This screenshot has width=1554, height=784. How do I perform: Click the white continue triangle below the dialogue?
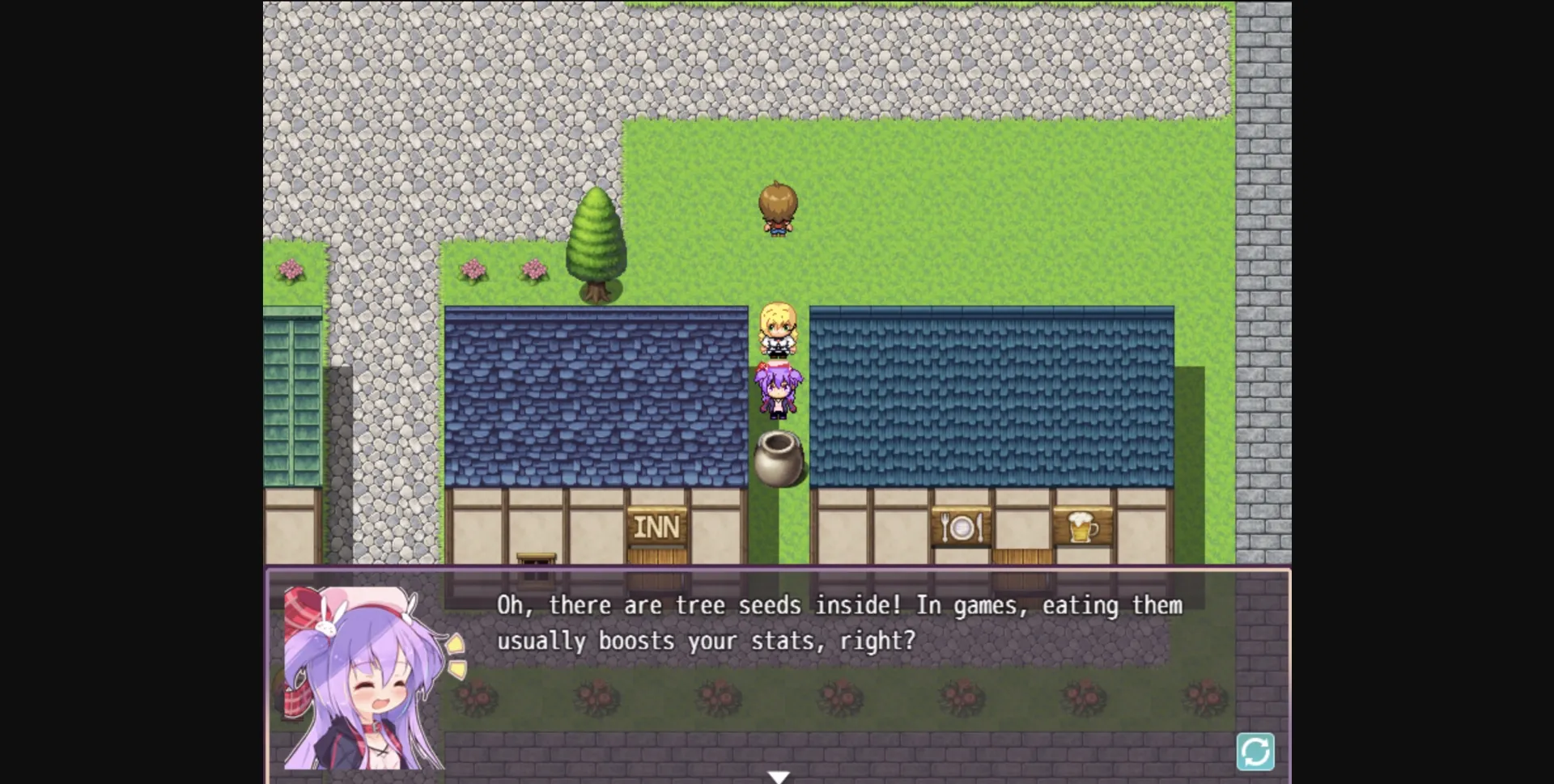coord(778,775)
